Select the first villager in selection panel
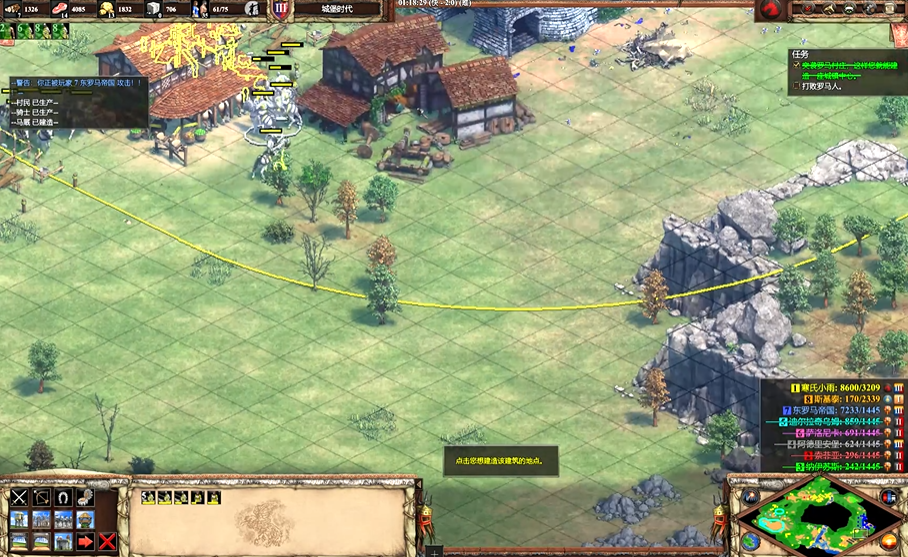Screen dimensions: 908x557 pyautogui.click(x=148, y=497)
